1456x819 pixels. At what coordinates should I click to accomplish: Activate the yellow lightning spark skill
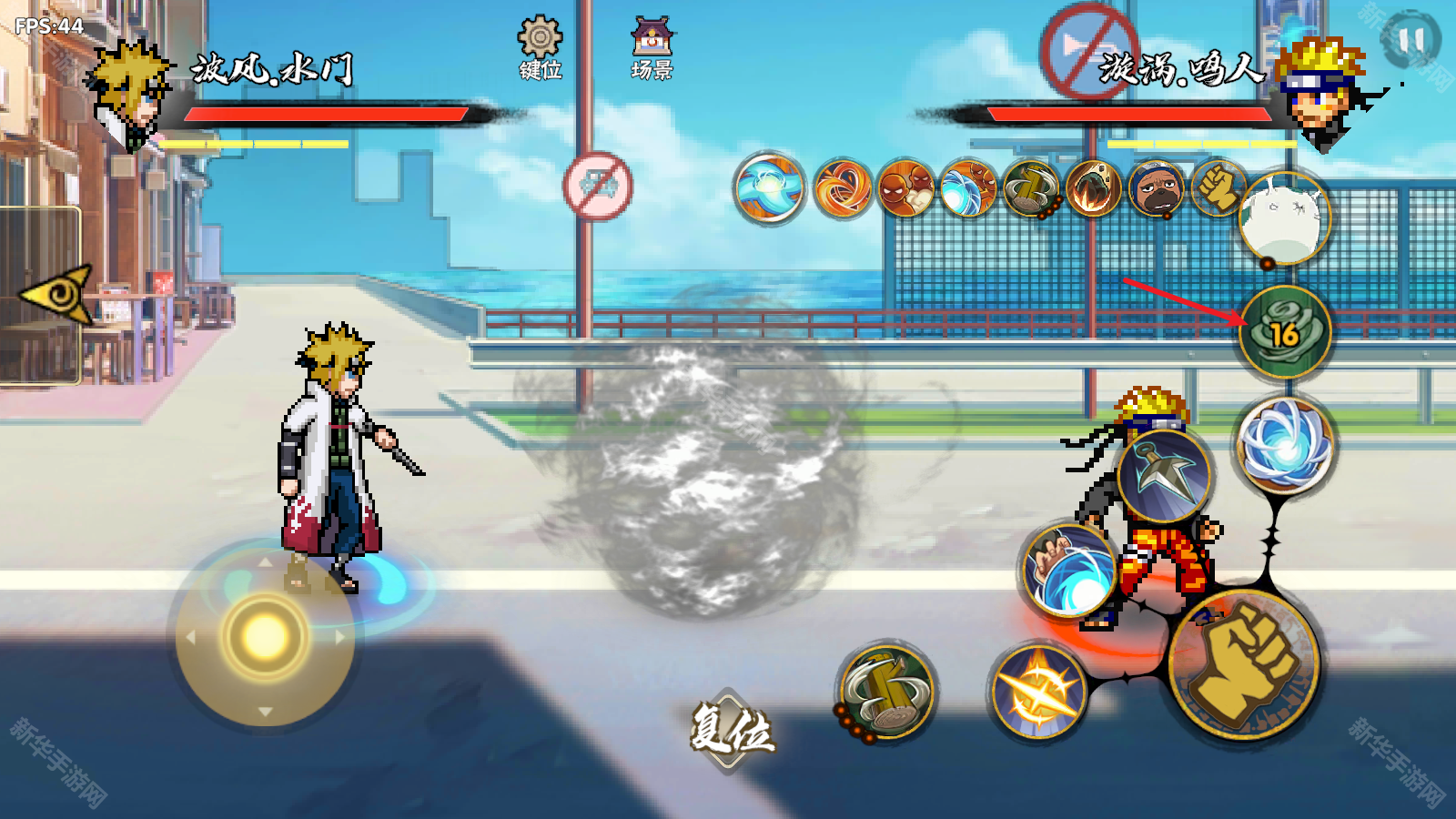pyautogui.click(x=1038, y=691)
